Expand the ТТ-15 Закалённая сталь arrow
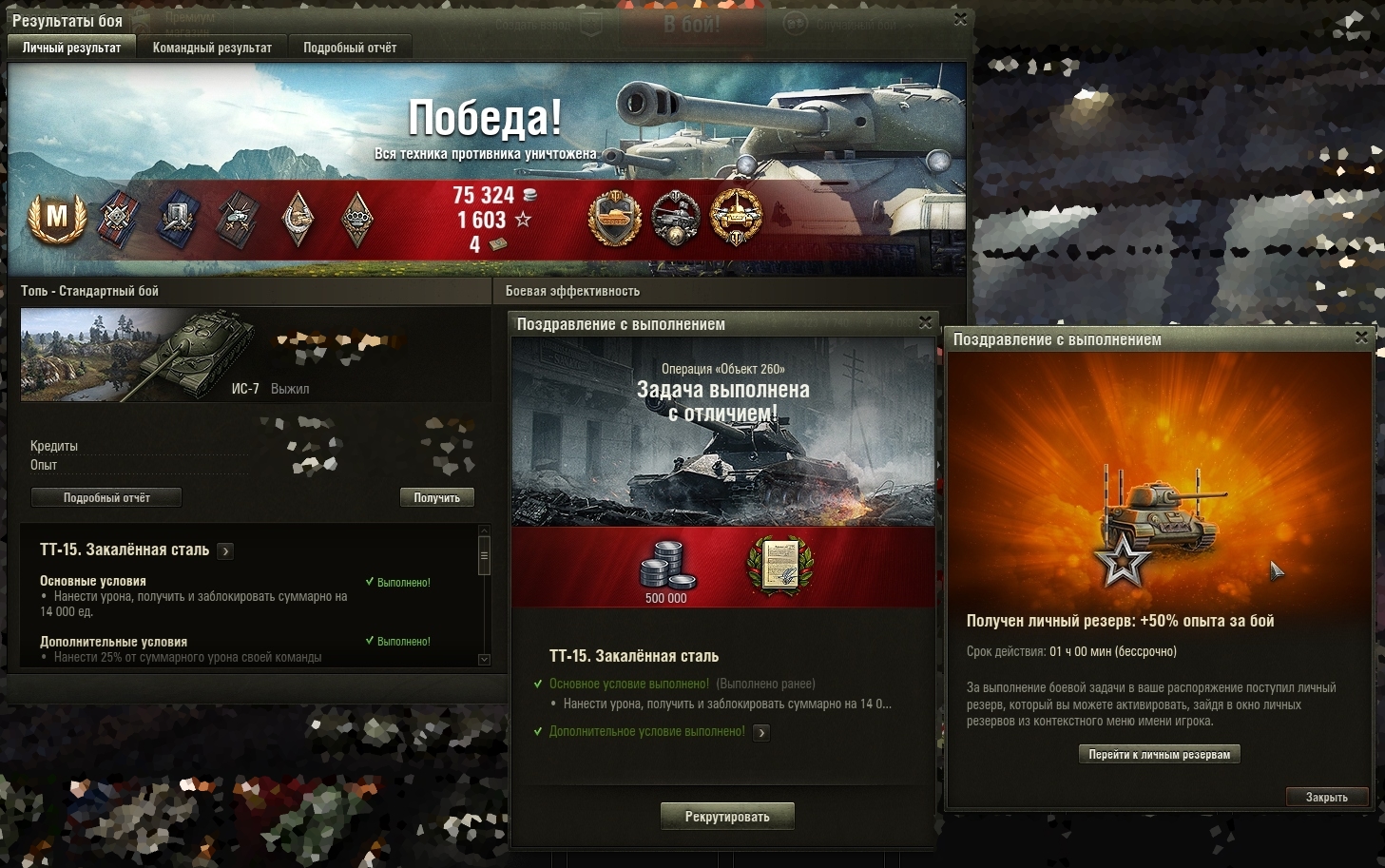Viewport: 1385px width, 868px height. tap(225, 550)
